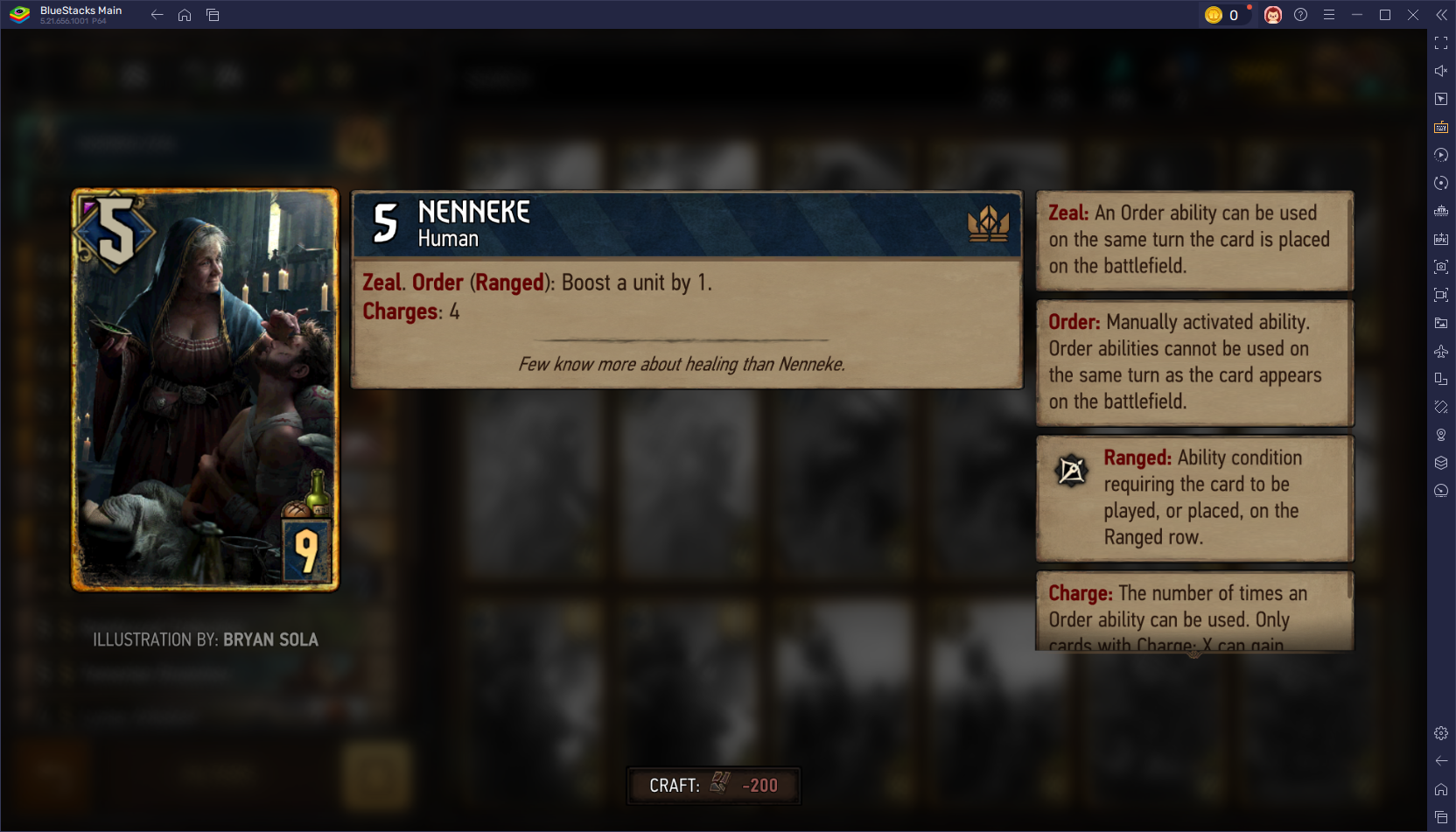Open the macro recorder tool
Screen dimensions: 1456x832
1441,155
